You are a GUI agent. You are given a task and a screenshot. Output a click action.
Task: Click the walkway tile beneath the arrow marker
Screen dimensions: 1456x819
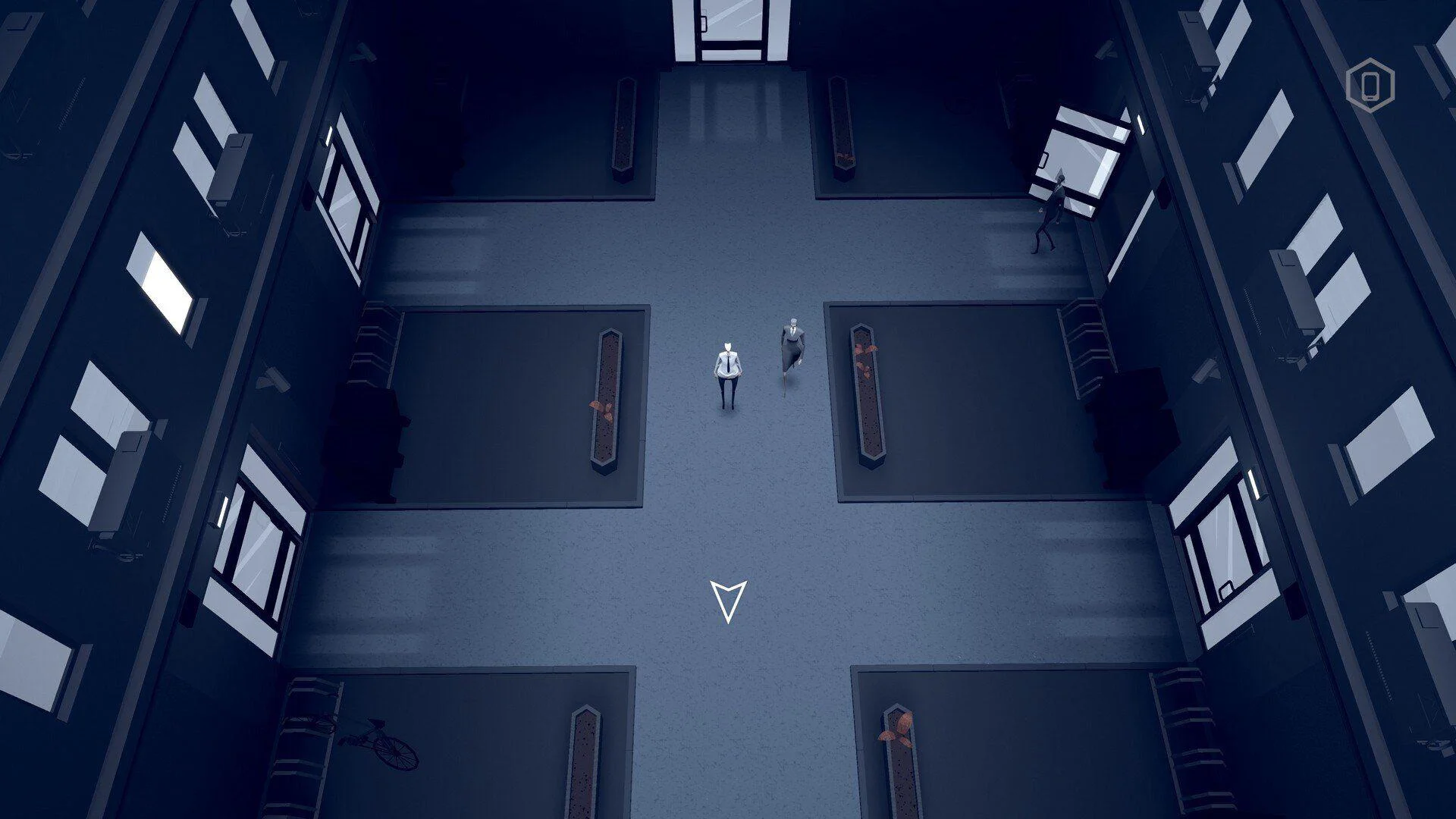(x=729, y=660)
